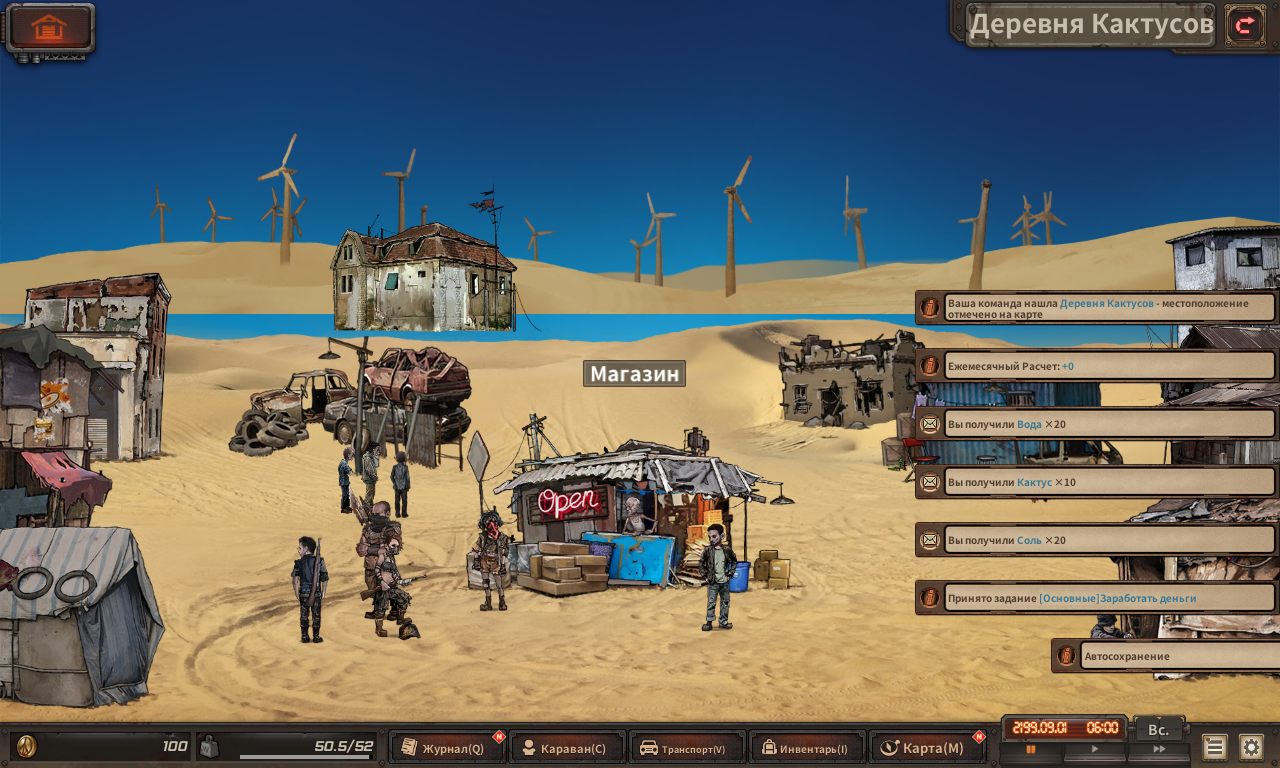
Task: Open the message log list icon
Action: [x=1214, y=747]
